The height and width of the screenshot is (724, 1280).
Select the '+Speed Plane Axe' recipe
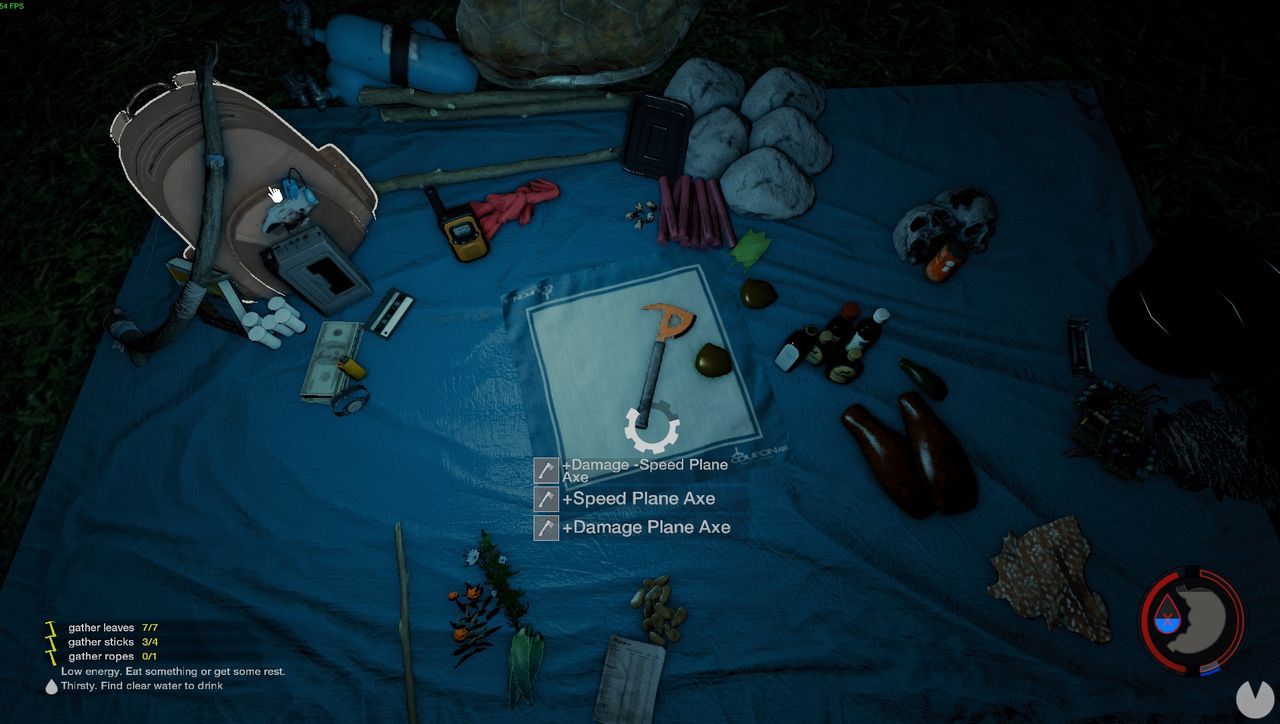[x=641, y=498]
